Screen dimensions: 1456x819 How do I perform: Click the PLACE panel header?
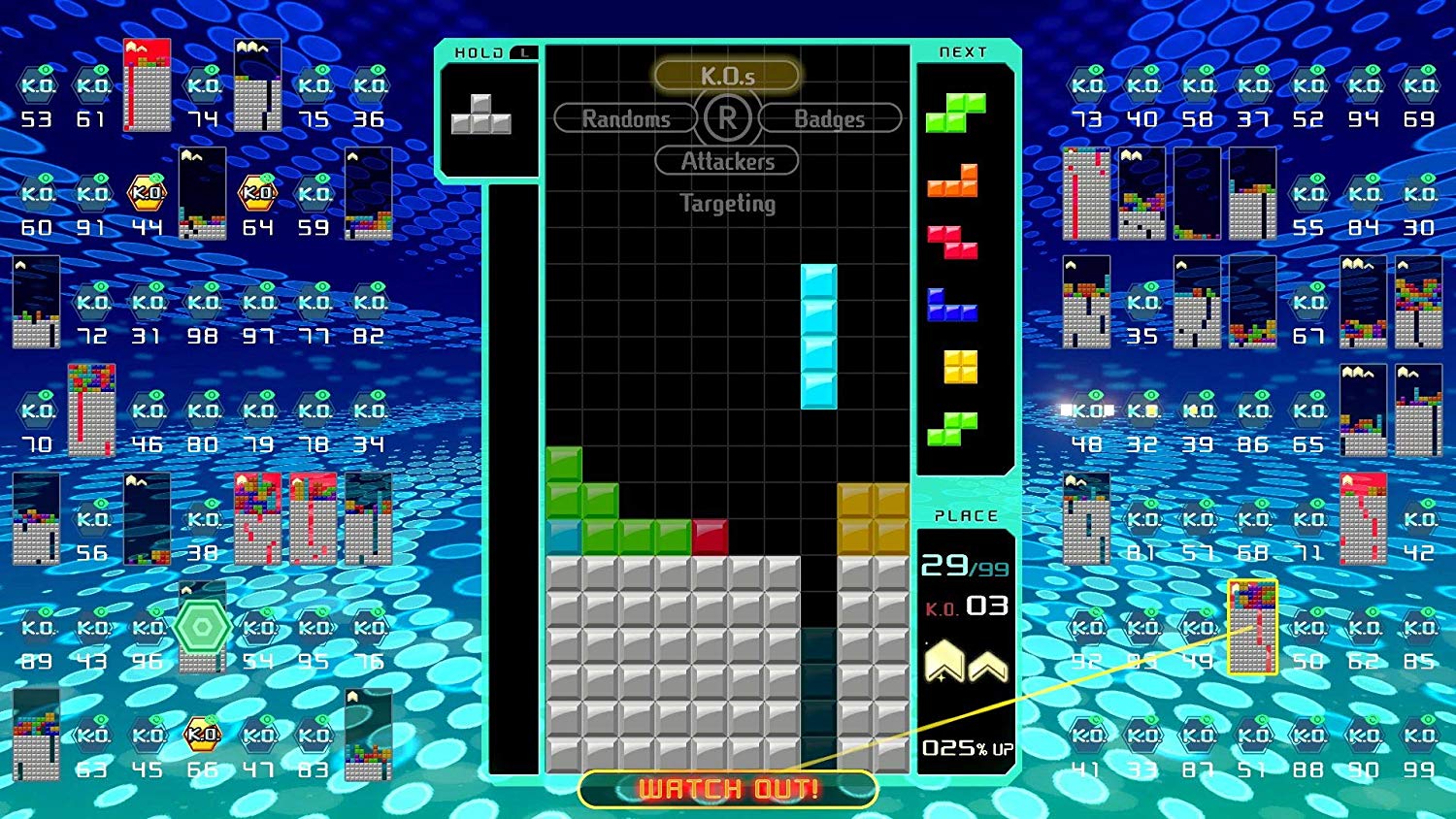pos(966,516)
